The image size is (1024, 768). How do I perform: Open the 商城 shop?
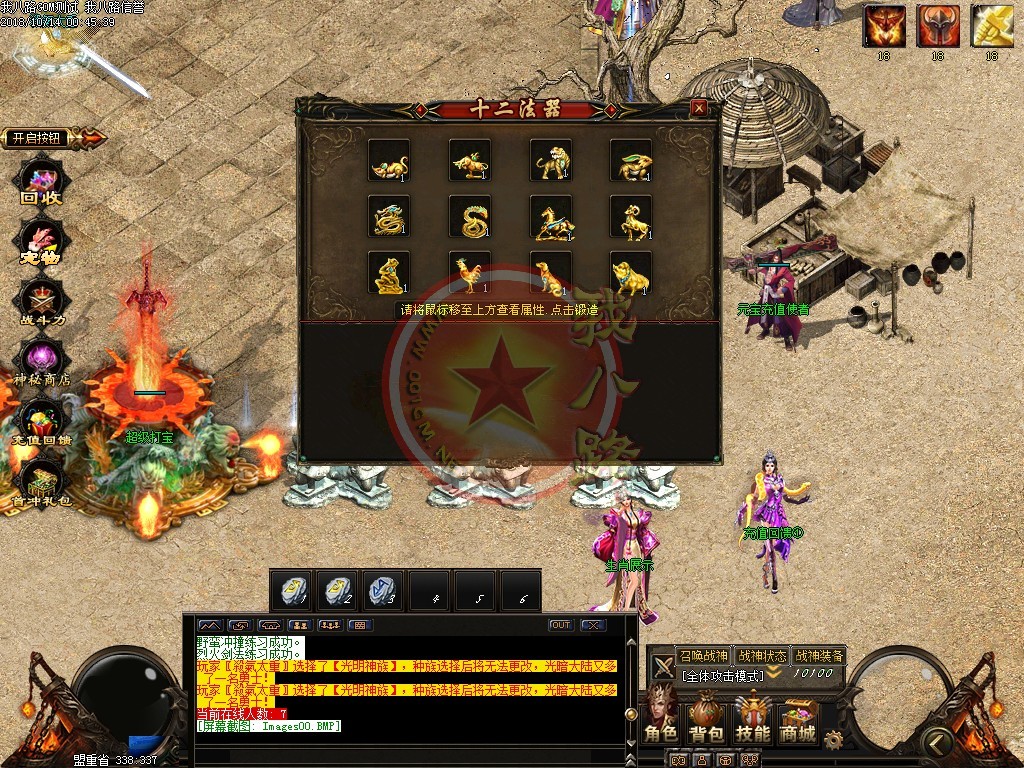[x=798, y=717]
